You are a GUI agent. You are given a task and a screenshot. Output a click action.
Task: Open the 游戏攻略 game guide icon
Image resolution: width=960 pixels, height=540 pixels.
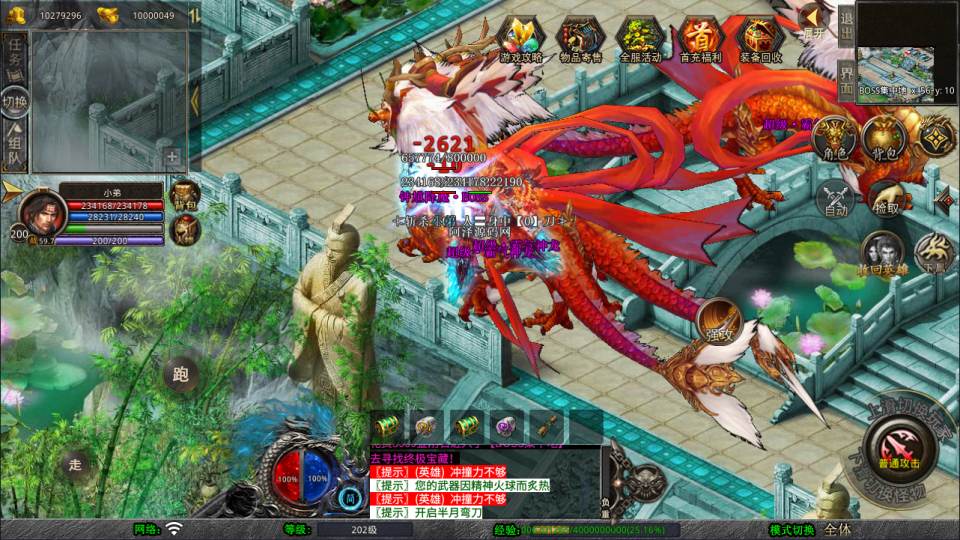[x=520, y=40]
